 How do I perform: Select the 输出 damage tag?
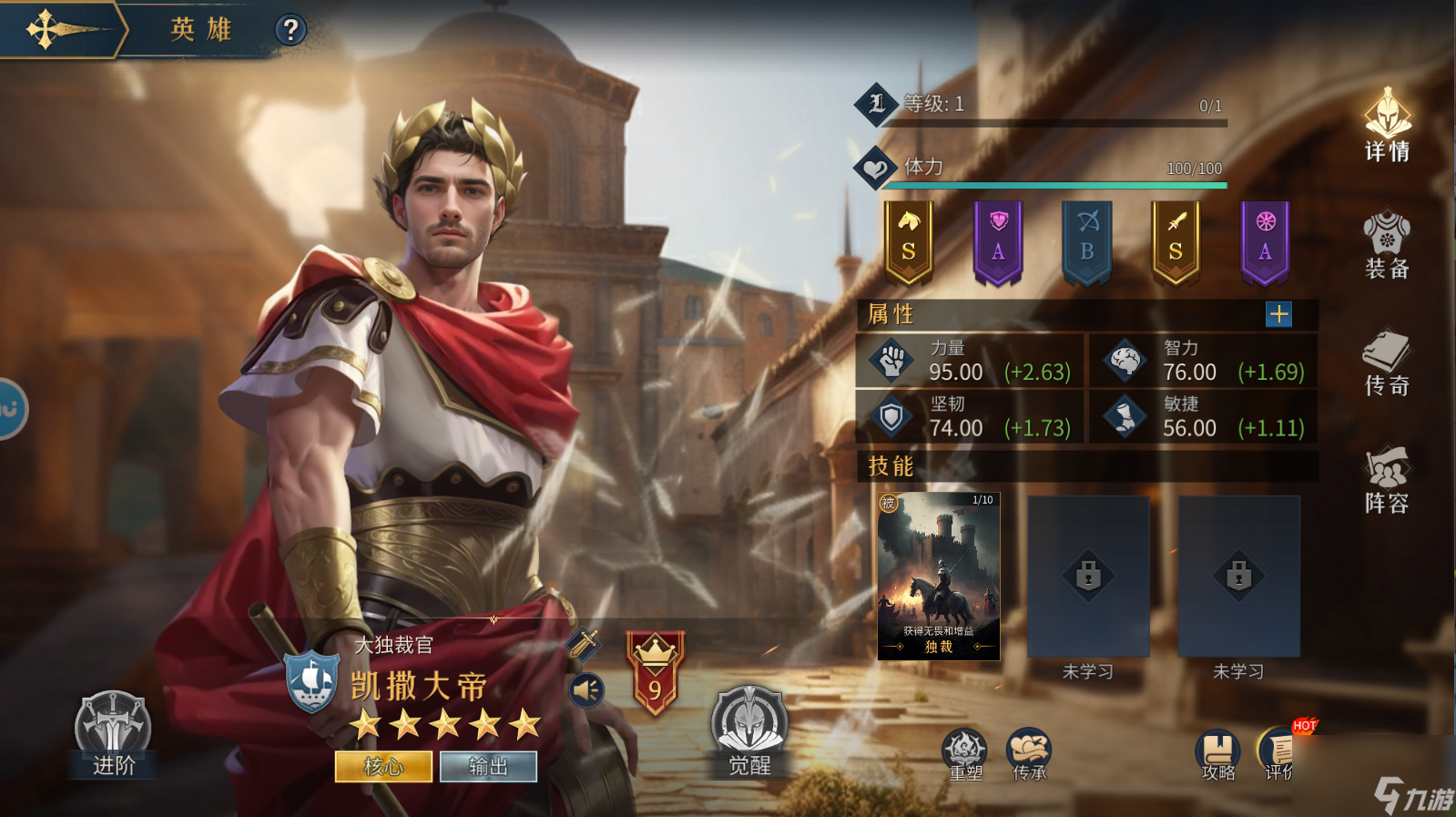pos(488,767)
